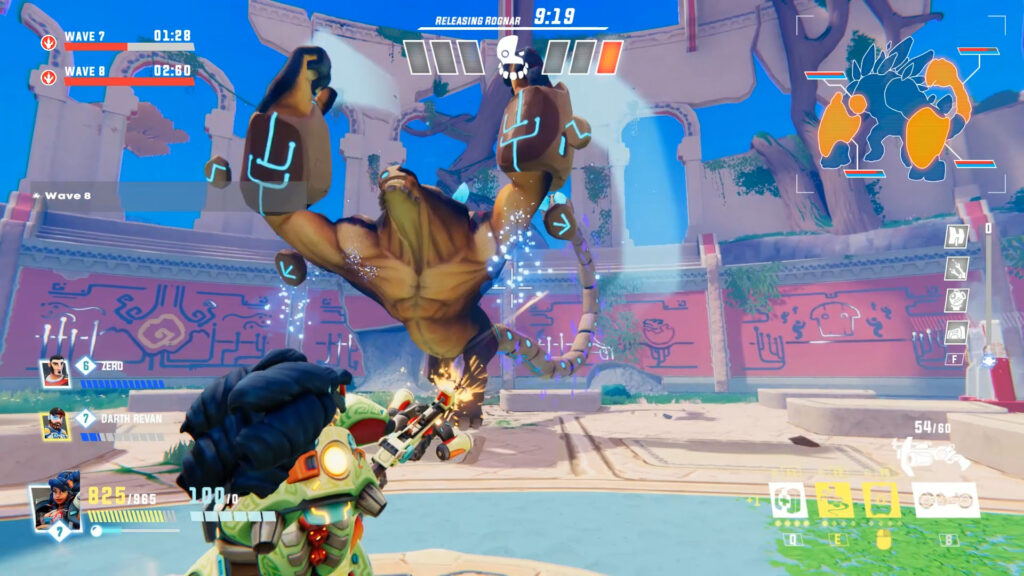The height and width of the screenshot is (576, 1024).
Task: Activate the yellow E ability icon
Action: [834, 500]
